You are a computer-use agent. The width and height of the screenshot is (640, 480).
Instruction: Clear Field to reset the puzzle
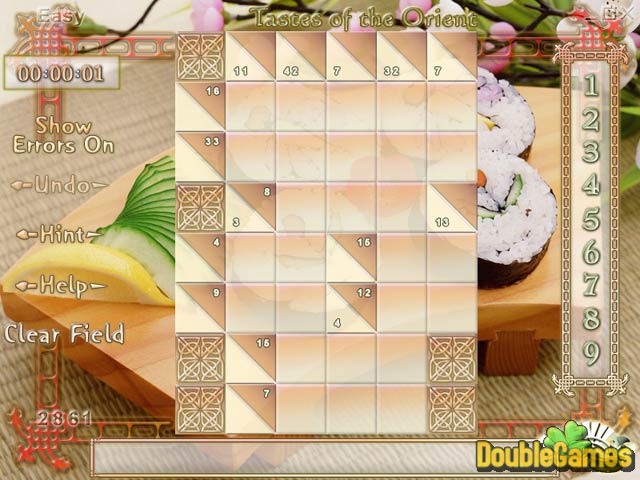tap(64, 334)
